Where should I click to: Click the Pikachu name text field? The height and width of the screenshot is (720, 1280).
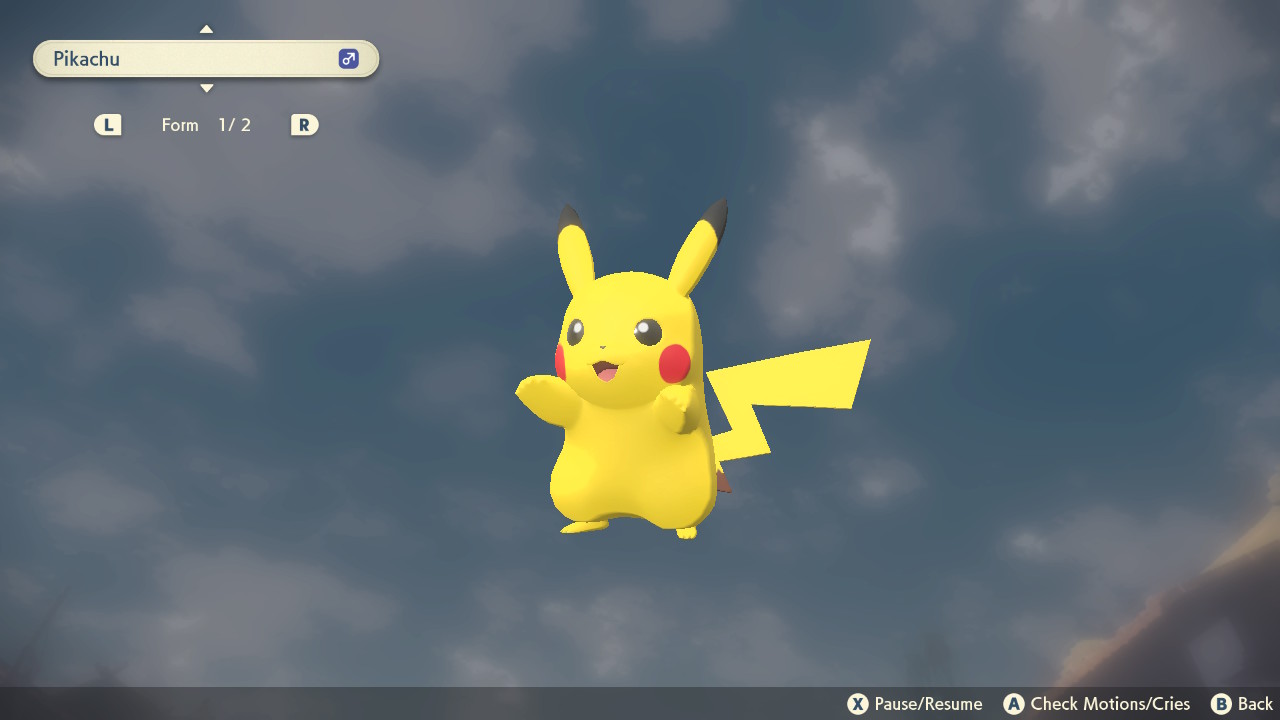(150, 58)
